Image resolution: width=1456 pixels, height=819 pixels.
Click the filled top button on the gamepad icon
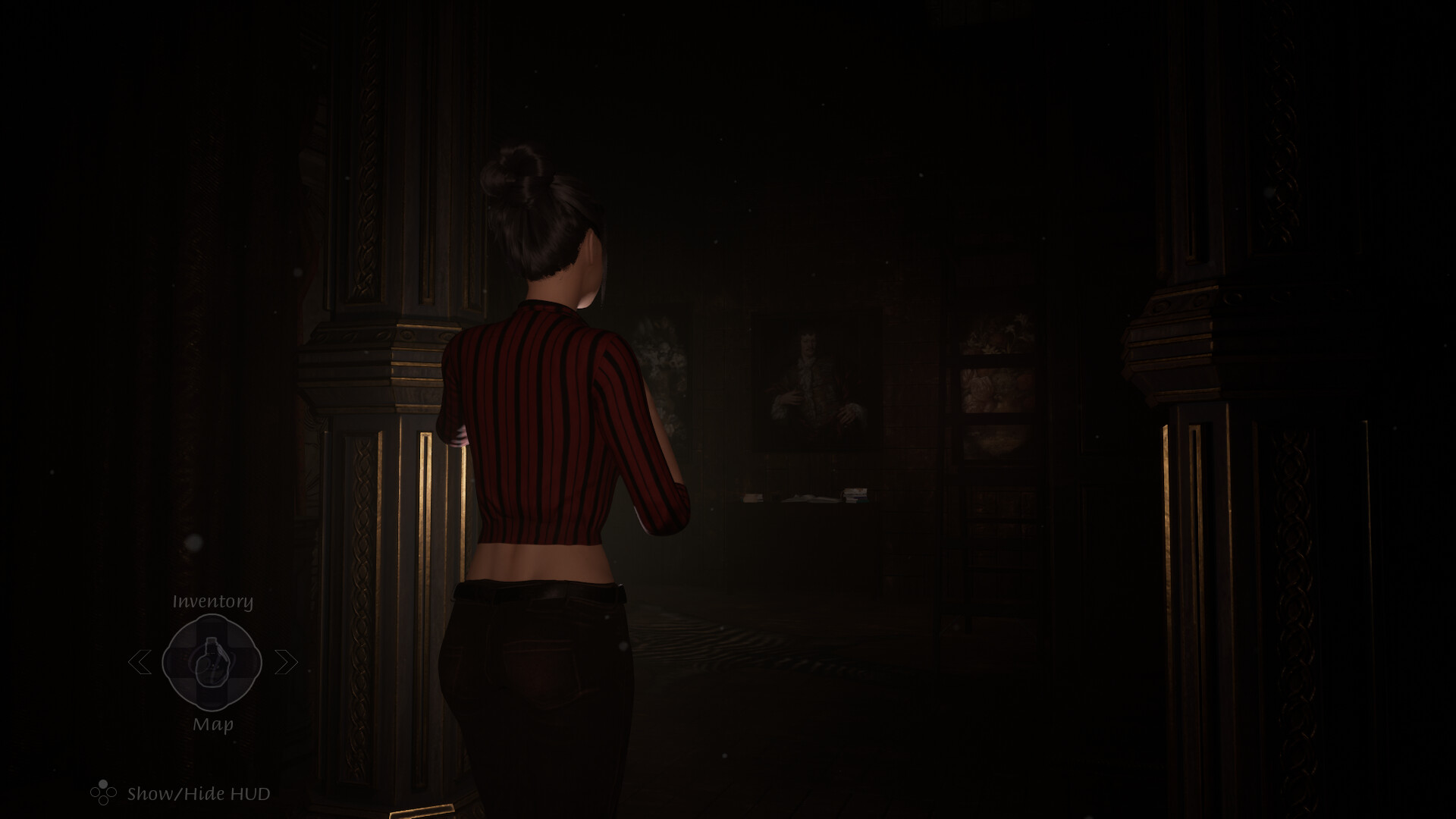tap(102, 783)
